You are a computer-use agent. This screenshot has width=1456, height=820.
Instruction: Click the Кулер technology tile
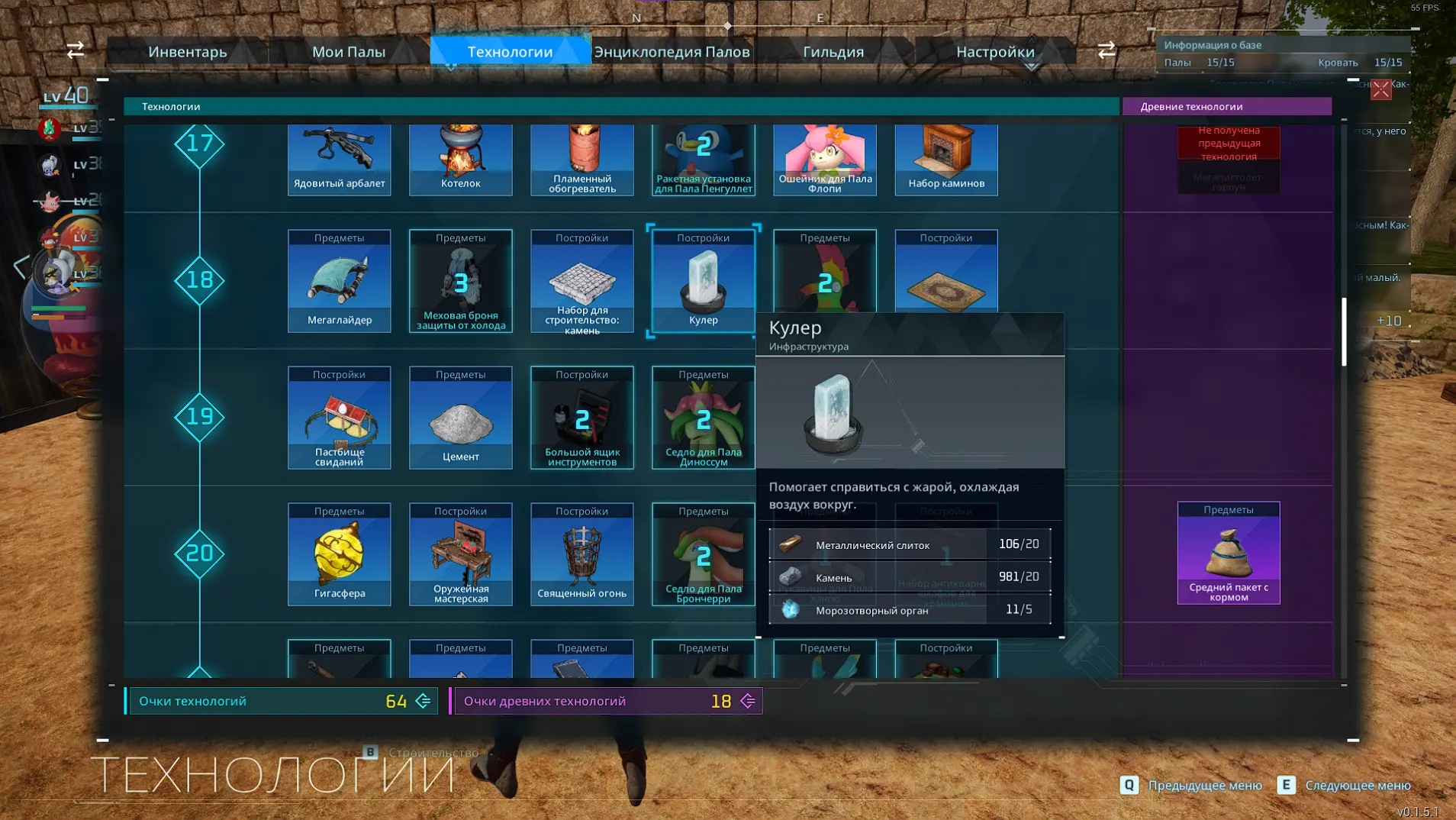pyautogui.click(x=704, y=281)
